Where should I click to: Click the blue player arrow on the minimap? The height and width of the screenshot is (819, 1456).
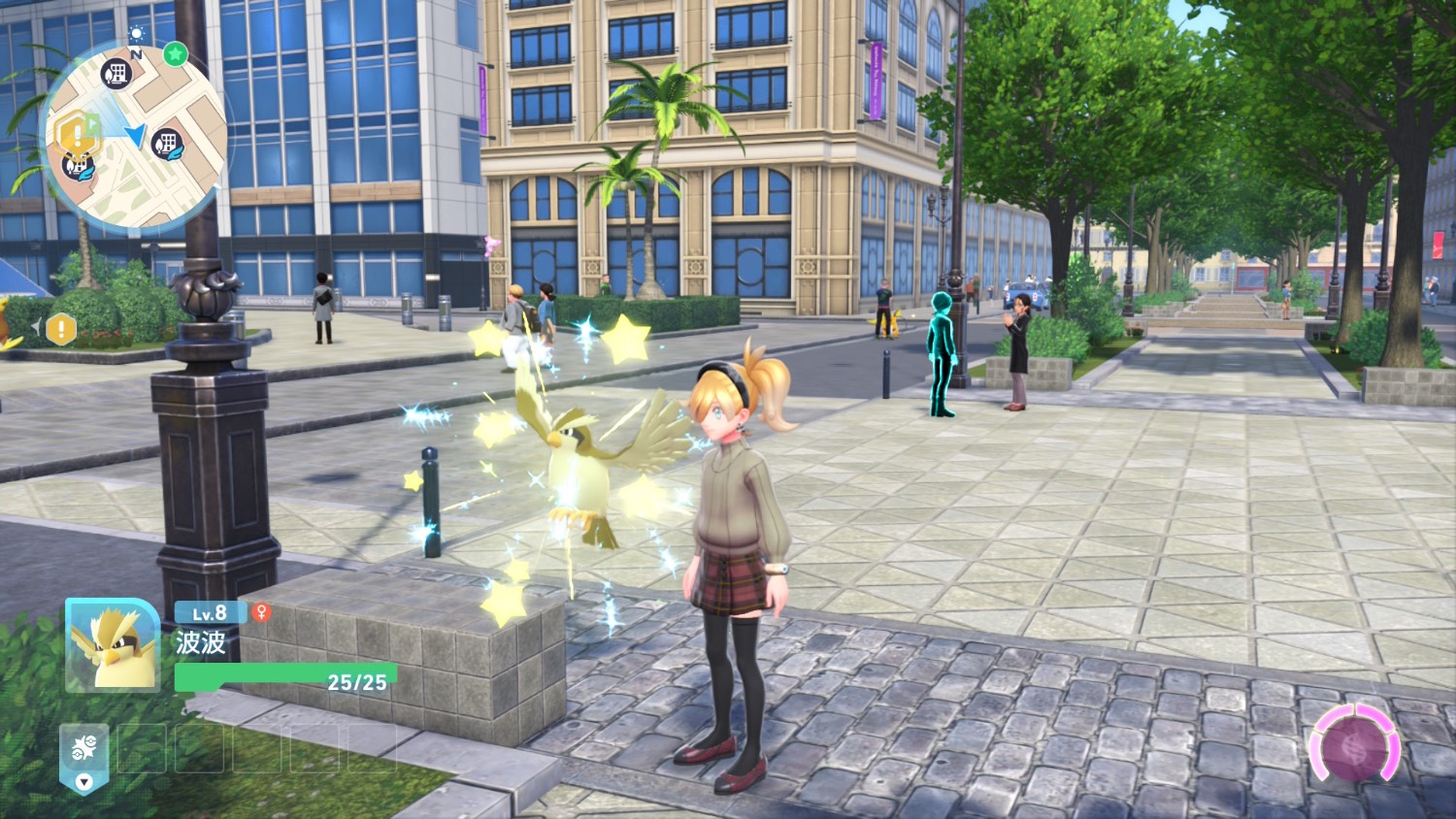pyautogui.click(x=136, y=137)
